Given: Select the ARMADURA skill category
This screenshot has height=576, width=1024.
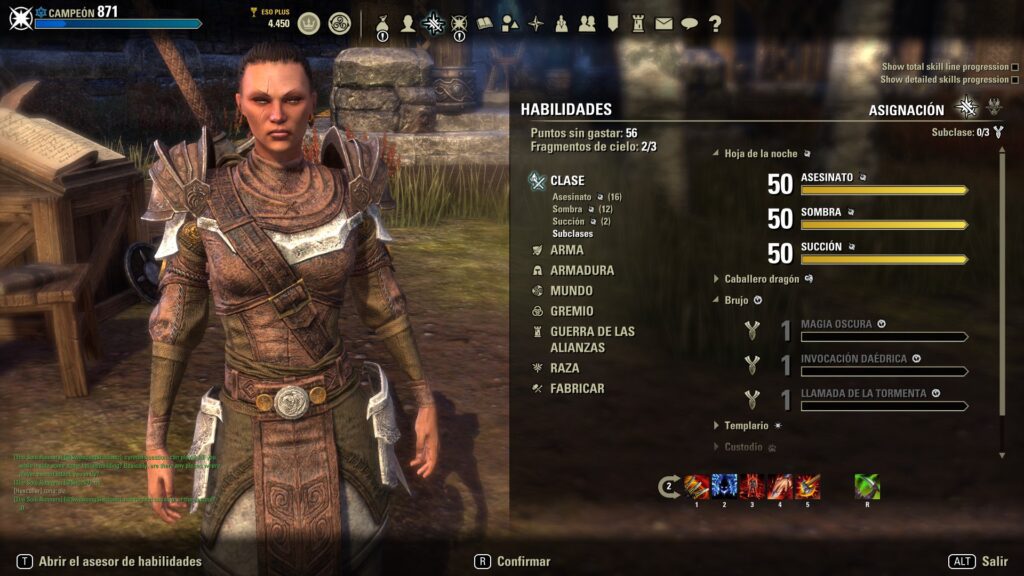Looking at the screenshot, I should pos(581,270).
